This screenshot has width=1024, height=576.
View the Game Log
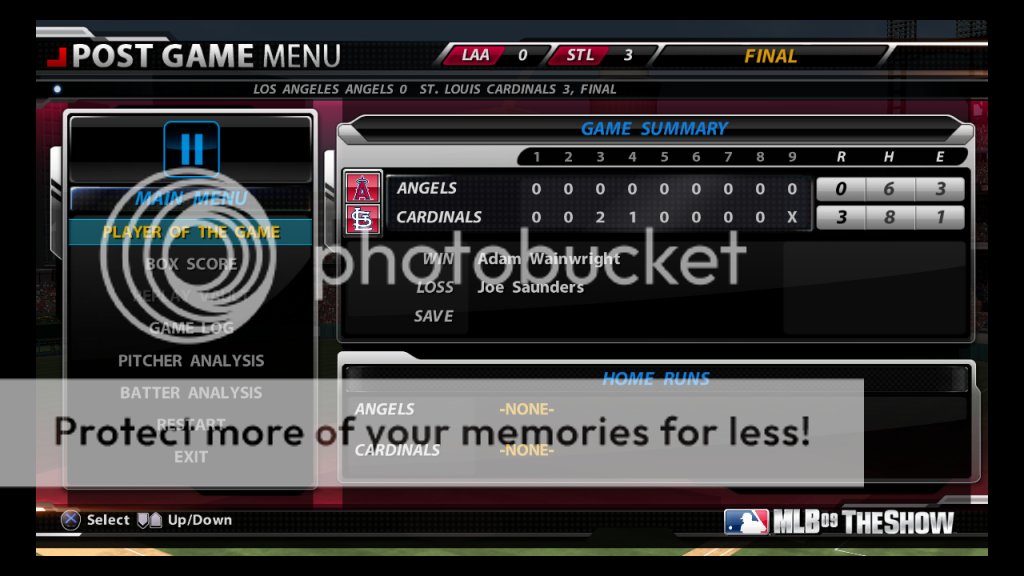(191, 328)
